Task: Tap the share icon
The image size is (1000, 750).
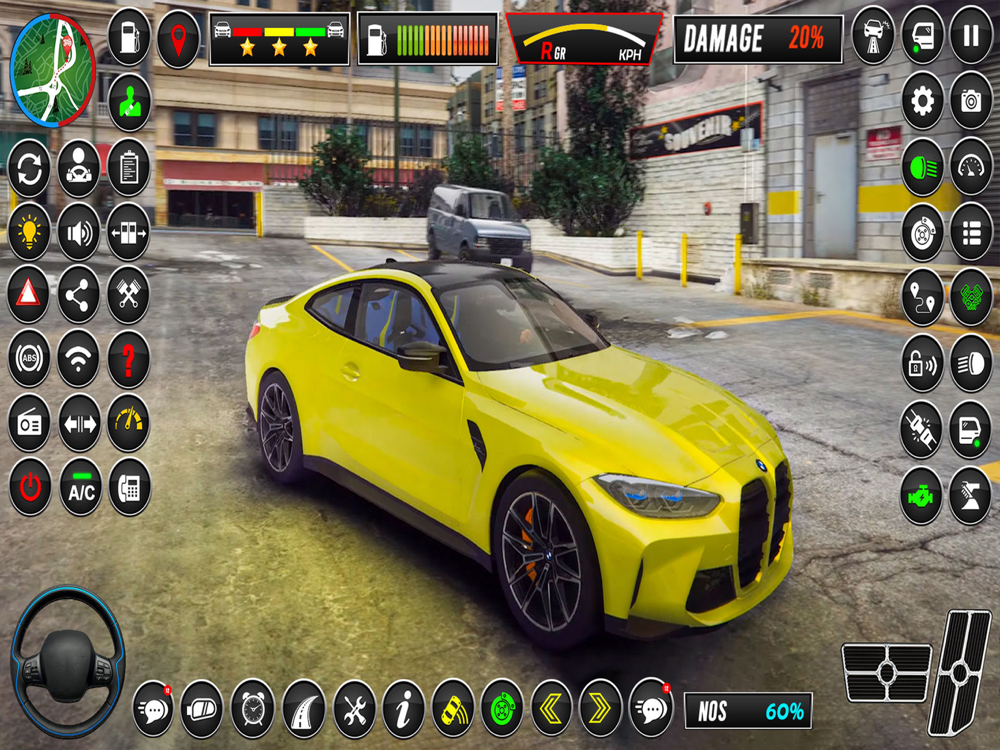Action: 79,294
